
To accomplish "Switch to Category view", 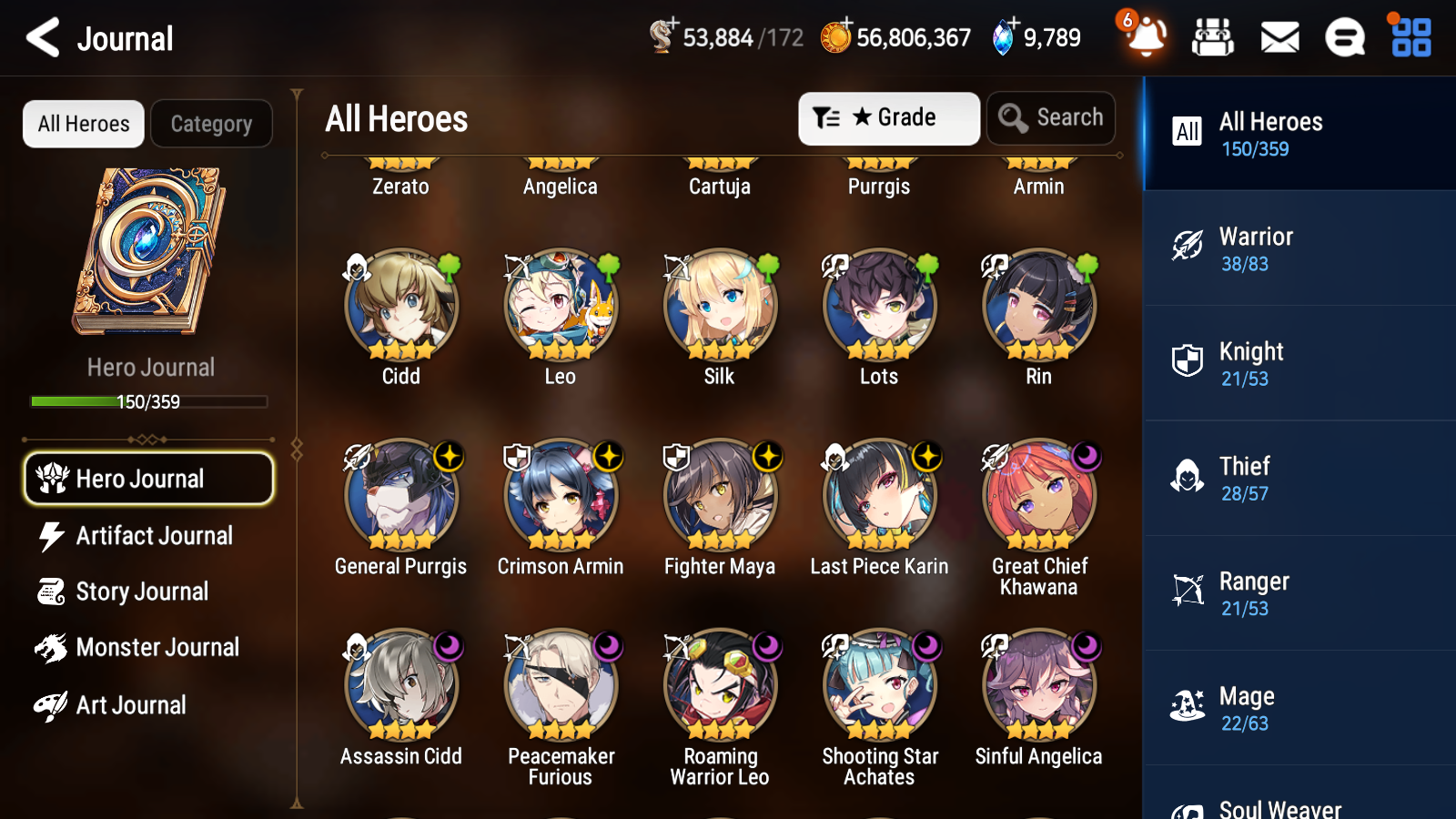I will tap(211, 124).
